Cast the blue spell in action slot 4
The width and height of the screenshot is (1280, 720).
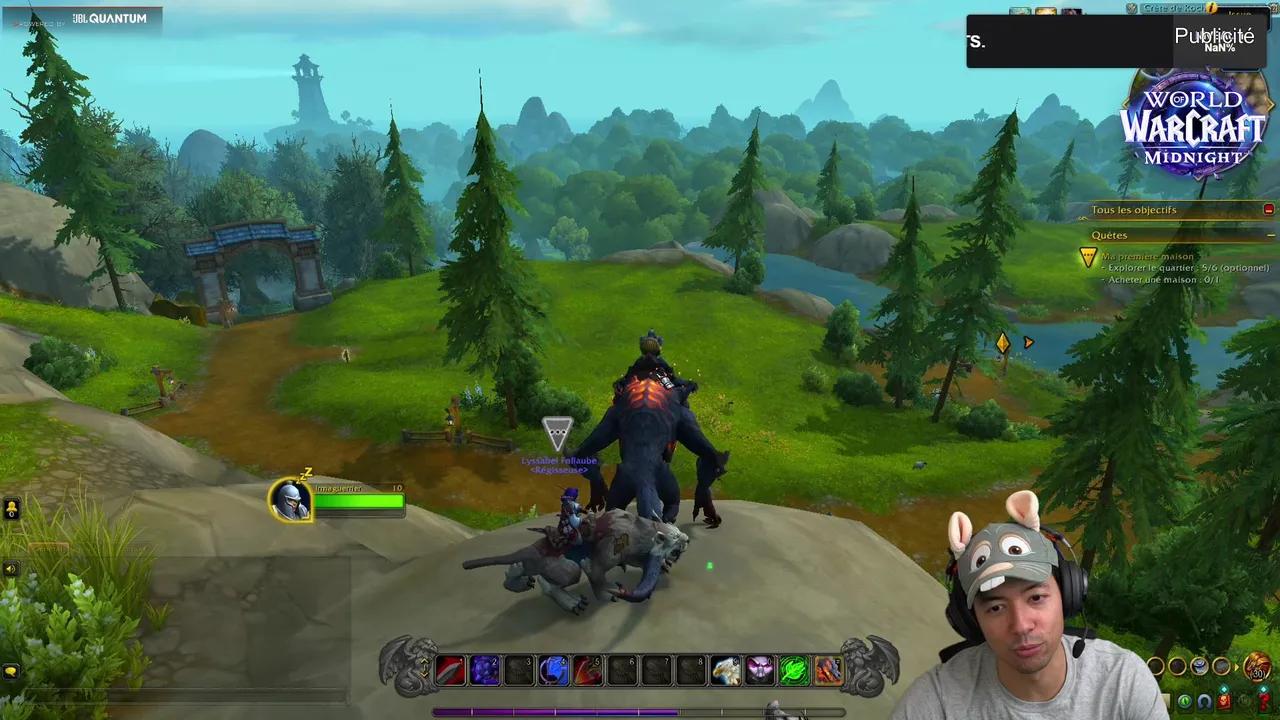point(553,671)
